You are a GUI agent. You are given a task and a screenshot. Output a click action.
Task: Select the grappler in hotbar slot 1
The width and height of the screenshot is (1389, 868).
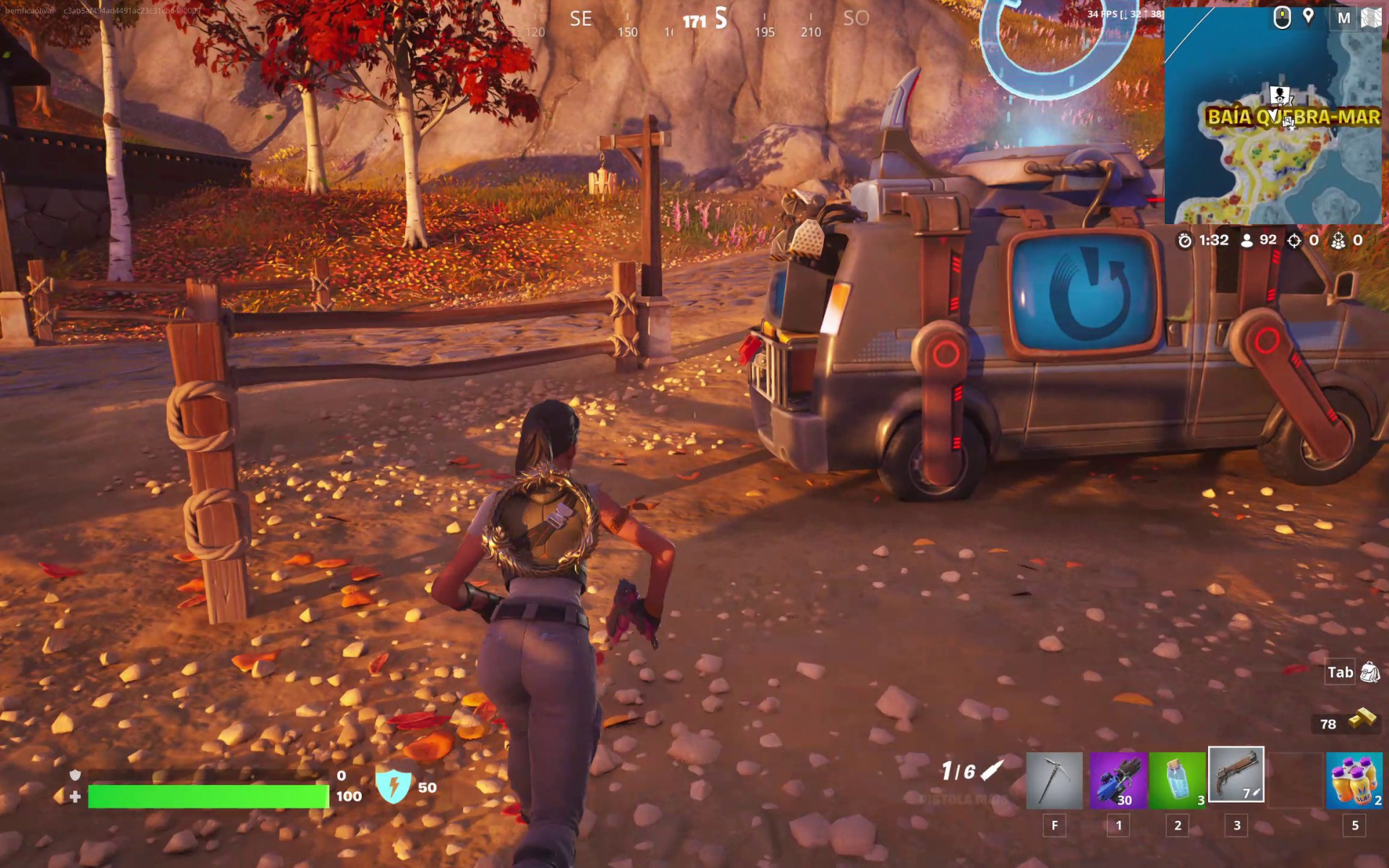pos(1118,778)
